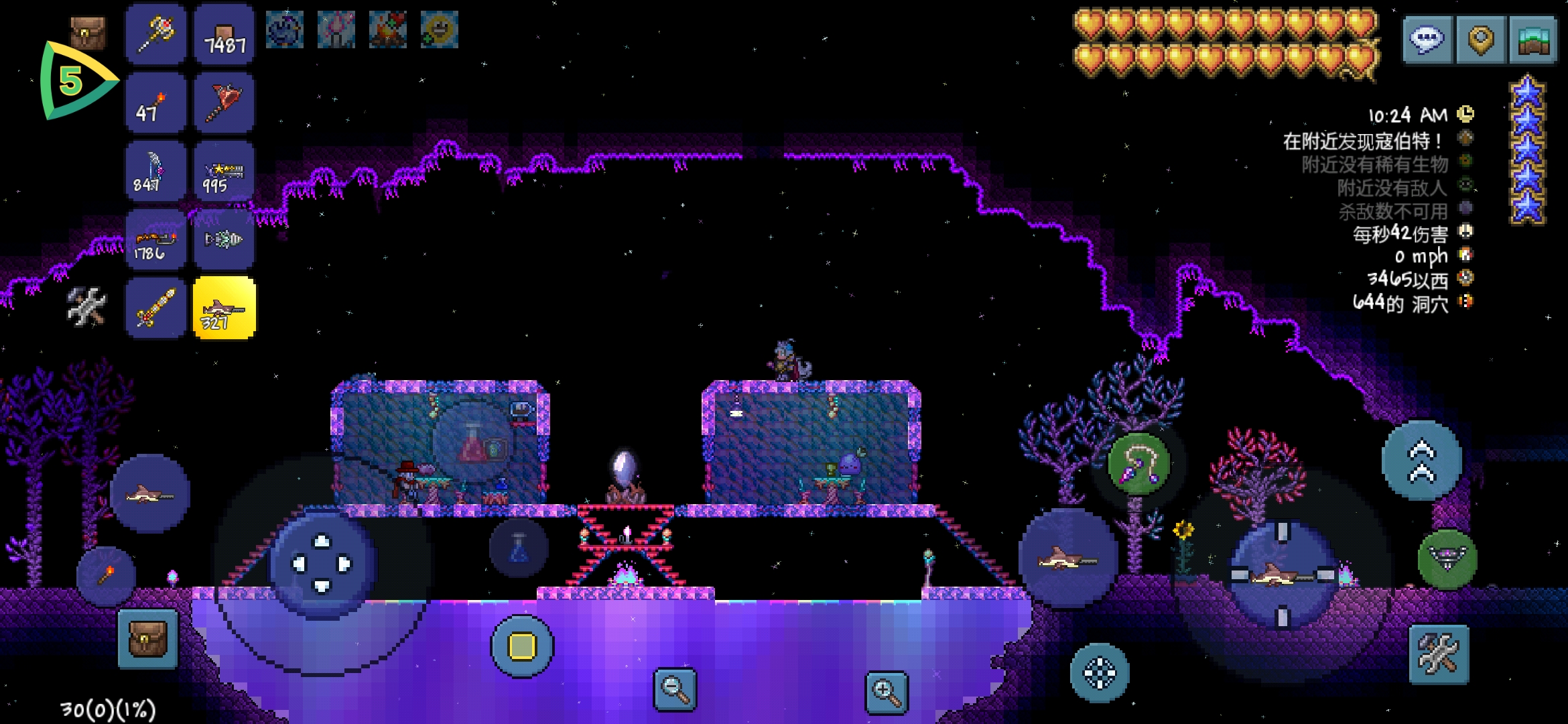Open inventory with the leather bag button
1568x724 pixels.
coord(147,639)
